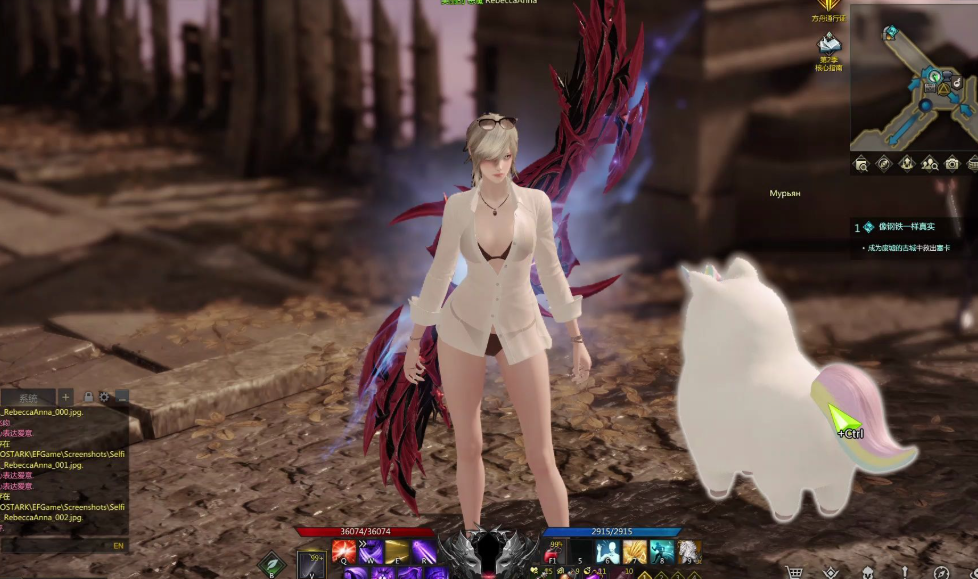Use the golden item in slot 7
Image resolution: width=978 pixels, height=579 pixels.
pyautogui.click(x=634, y=552)
